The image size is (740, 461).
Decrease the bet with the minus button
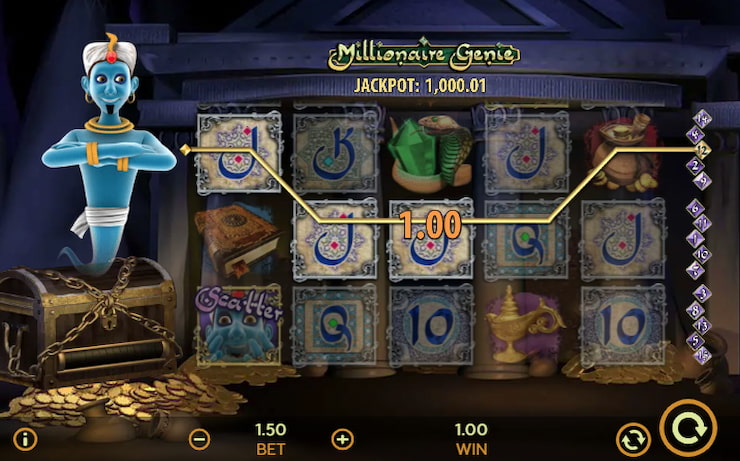pos(200,439)
